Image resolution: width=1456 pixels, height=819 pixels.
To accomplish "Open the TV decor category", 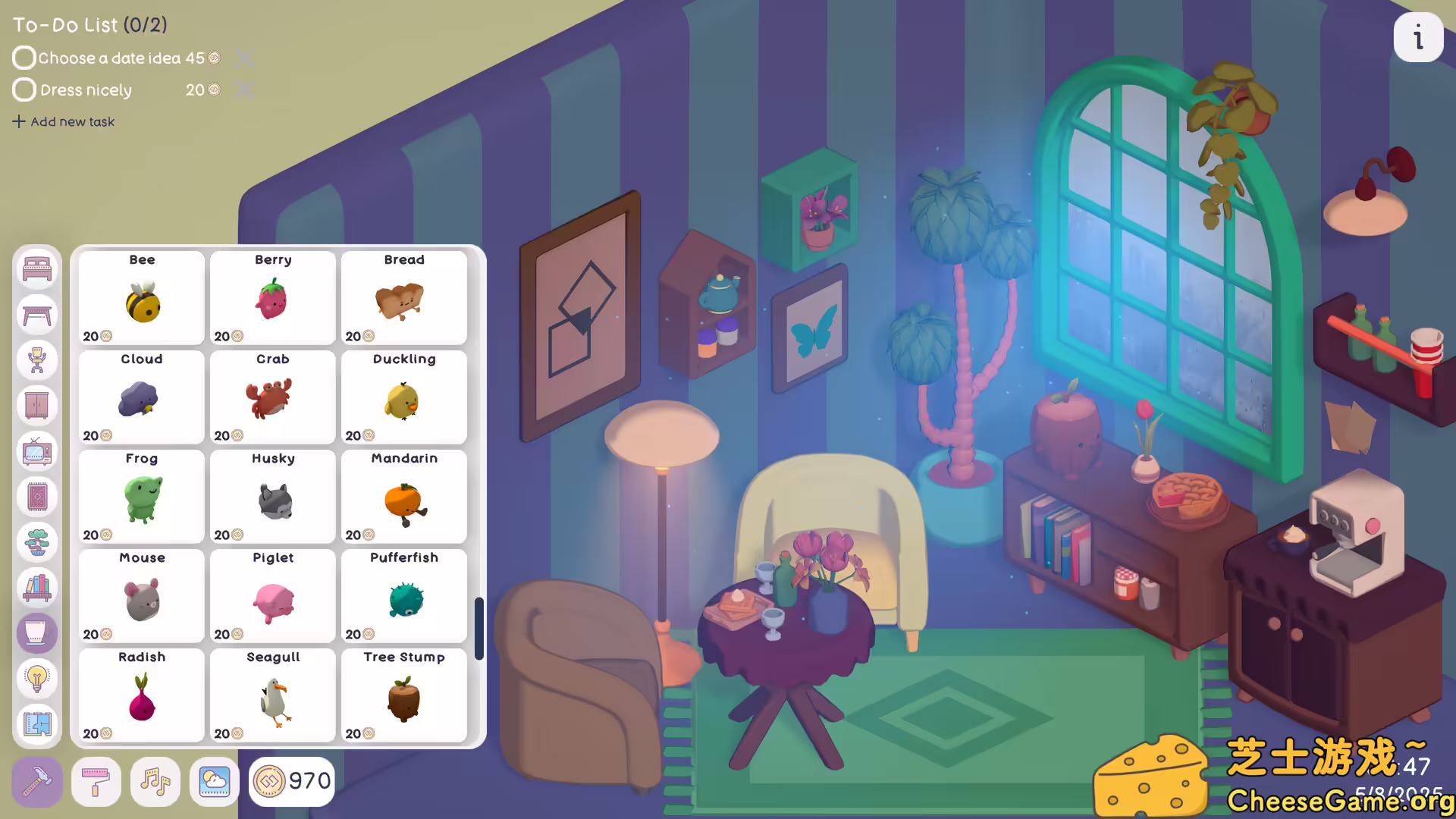I will (36, 450).
